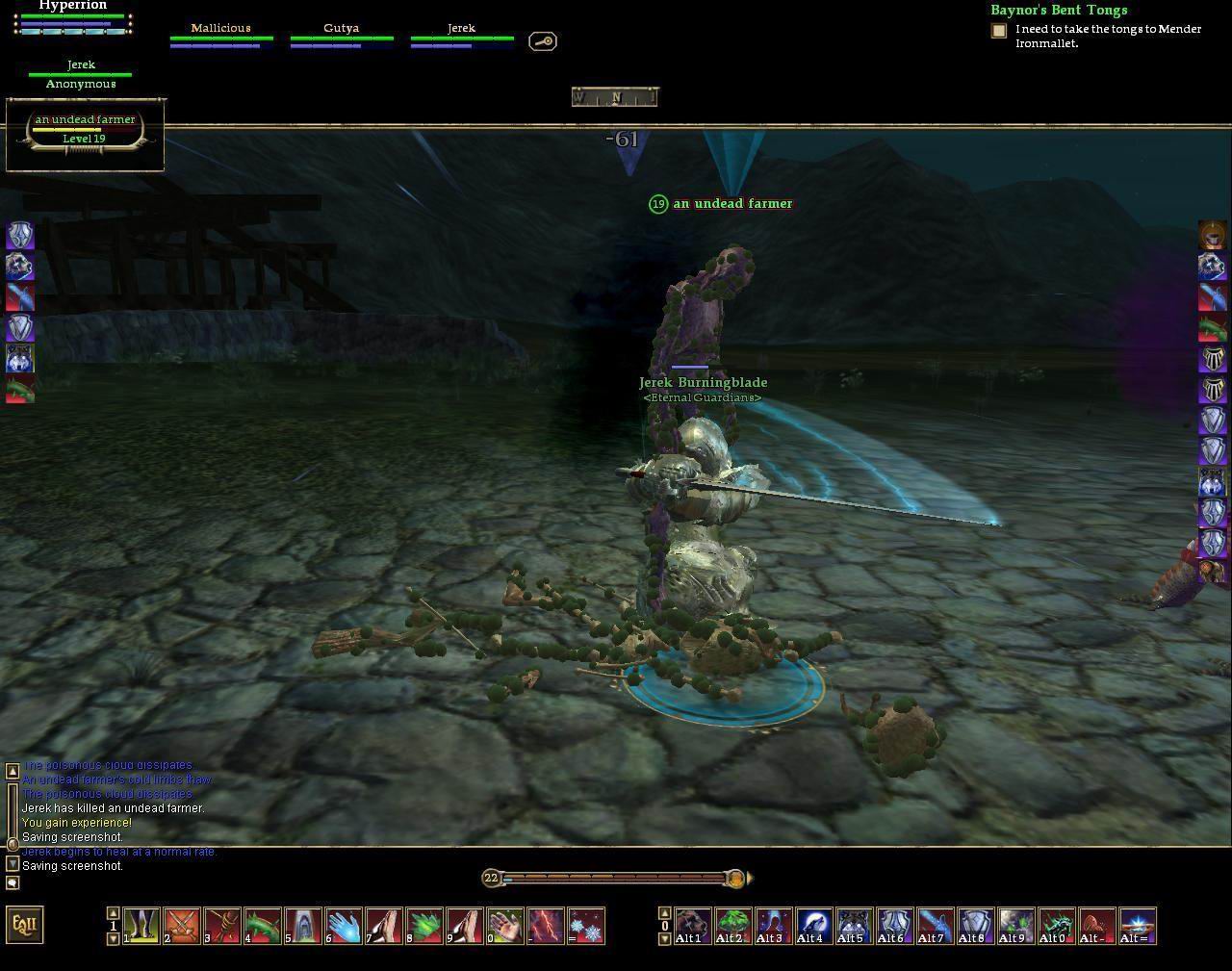Viewport: 1232px width, 971px height.
Task: Select group member Mallicious
Action: (x=220, y=35)
